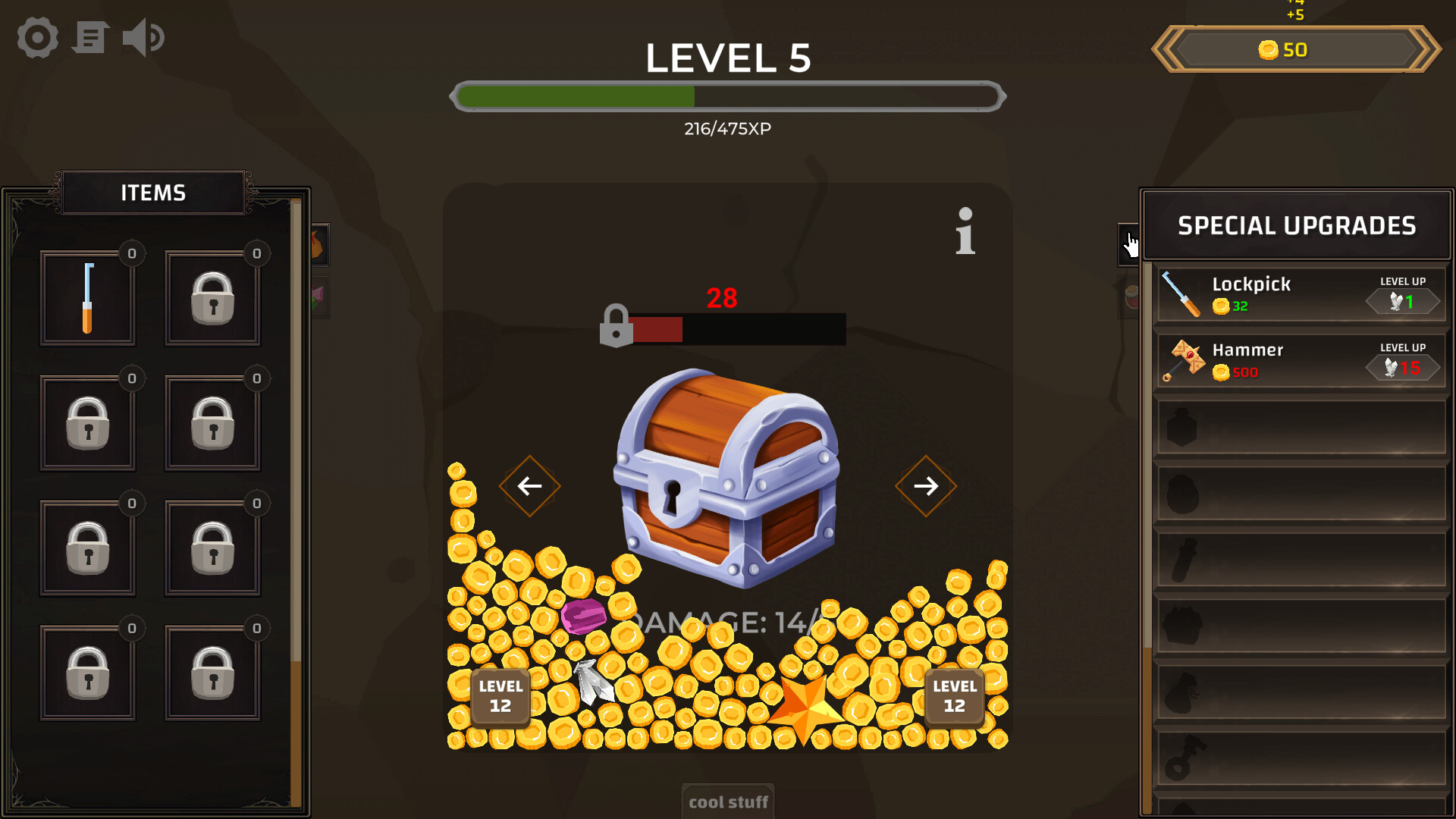
Task: Click the right arrow to view next chest
Action: coord(926,485)
